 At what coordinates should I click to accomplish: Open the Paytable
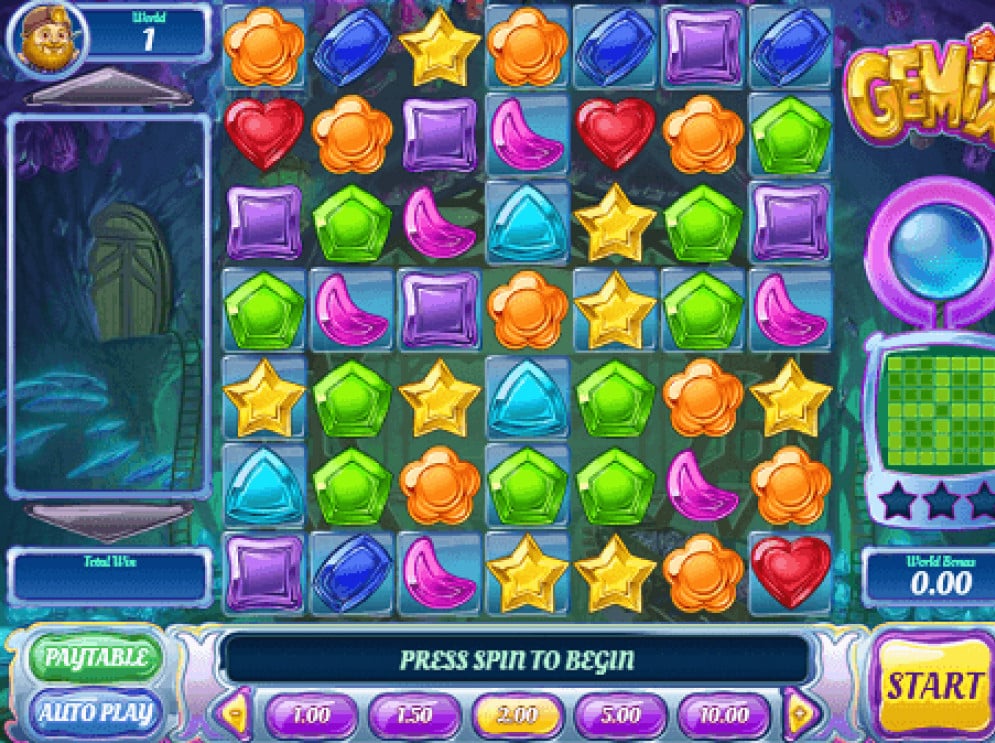coord(95,659)
